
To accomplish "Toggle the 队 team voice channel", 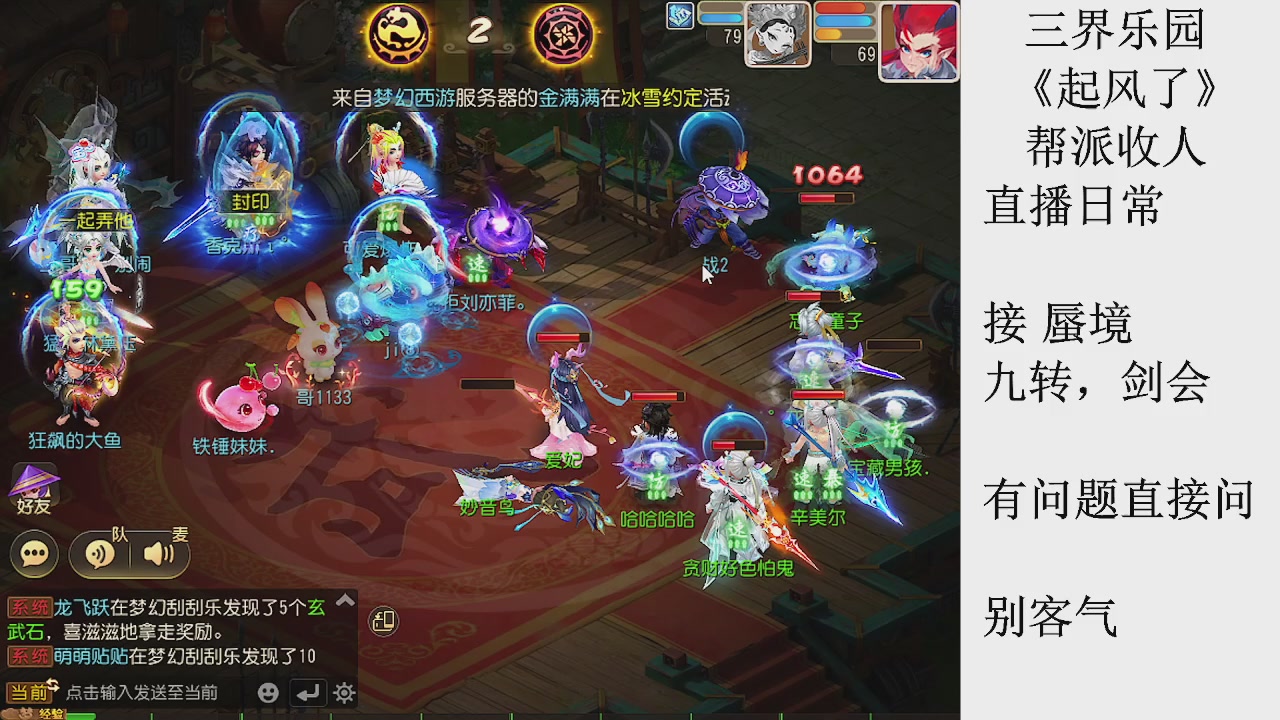I will click(100, 554).
